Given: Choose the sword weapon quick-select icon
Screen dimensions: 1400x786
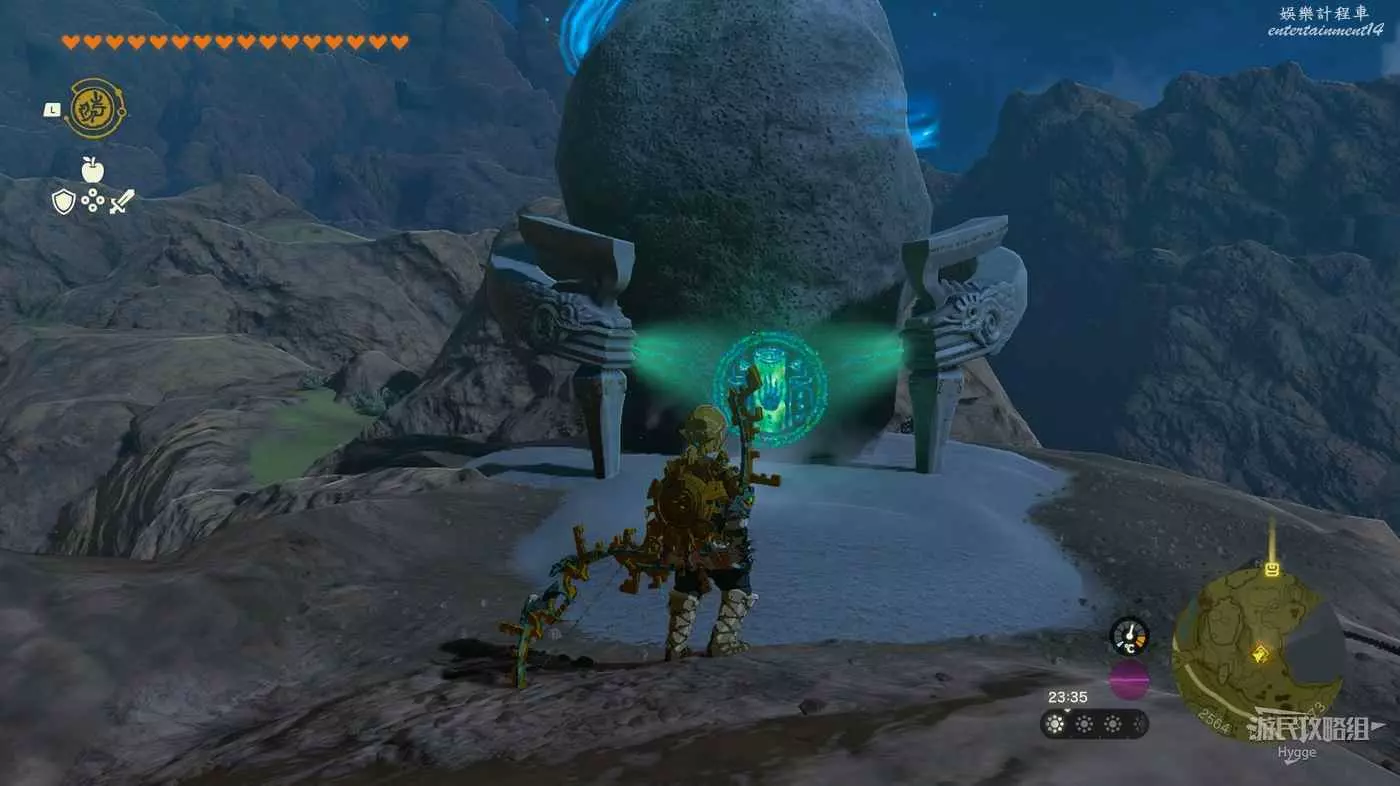Looking at the screenshot, I should (122, 202).
